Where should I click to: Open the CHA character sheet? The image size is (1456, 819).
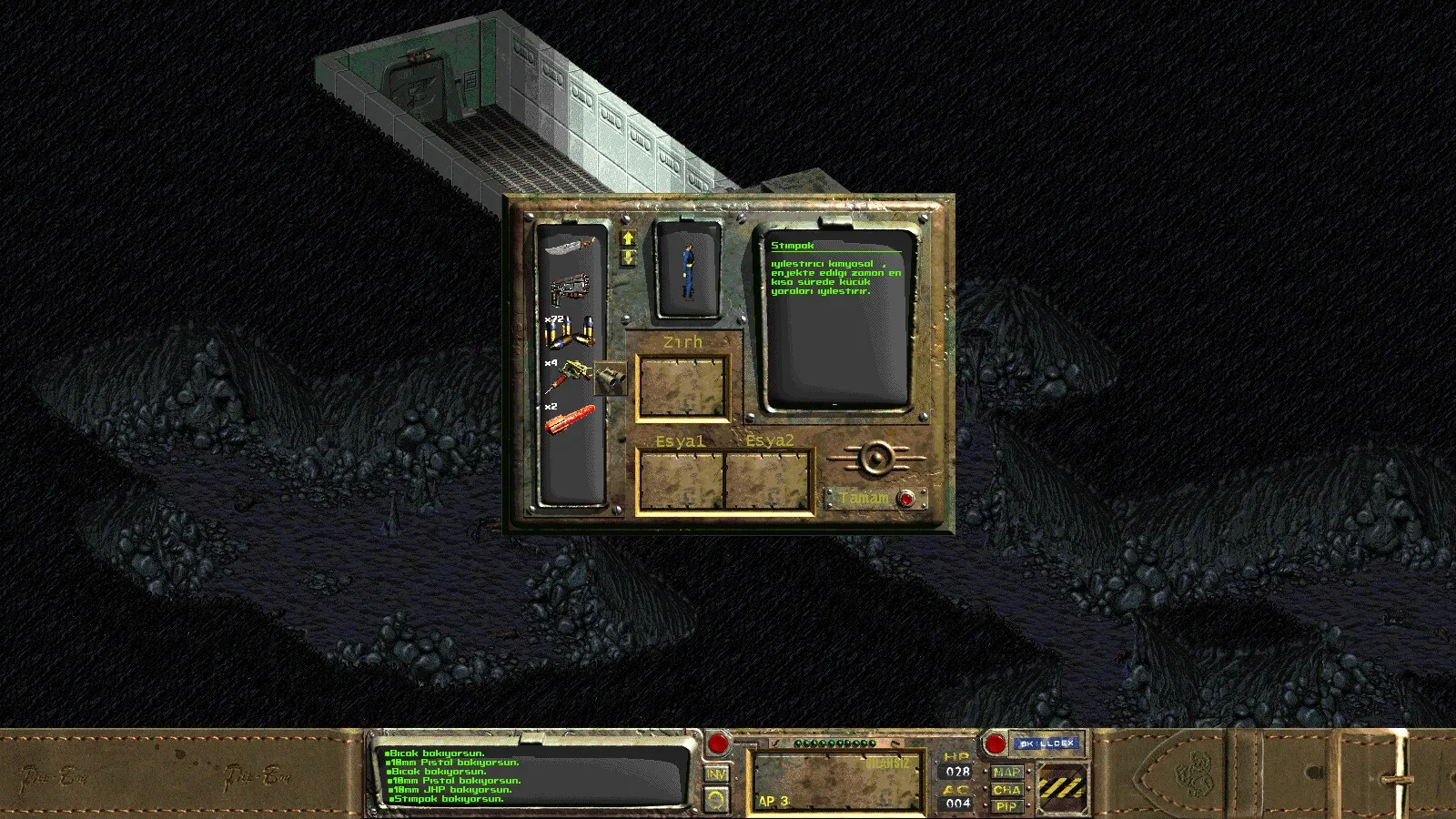(x=1006, y=789)
